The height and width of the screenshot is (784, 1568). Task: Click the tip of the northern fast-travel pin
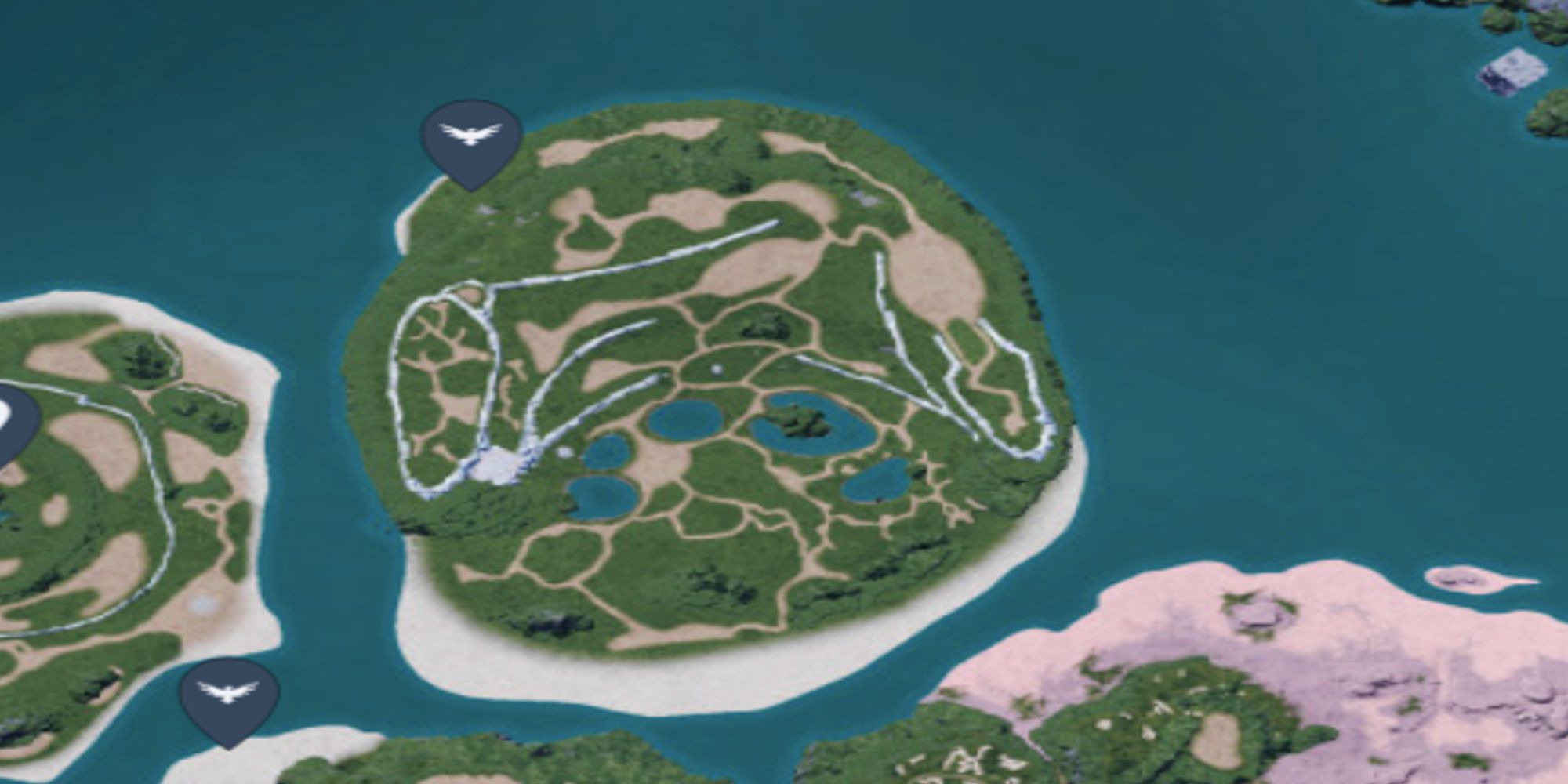point(471,191)
